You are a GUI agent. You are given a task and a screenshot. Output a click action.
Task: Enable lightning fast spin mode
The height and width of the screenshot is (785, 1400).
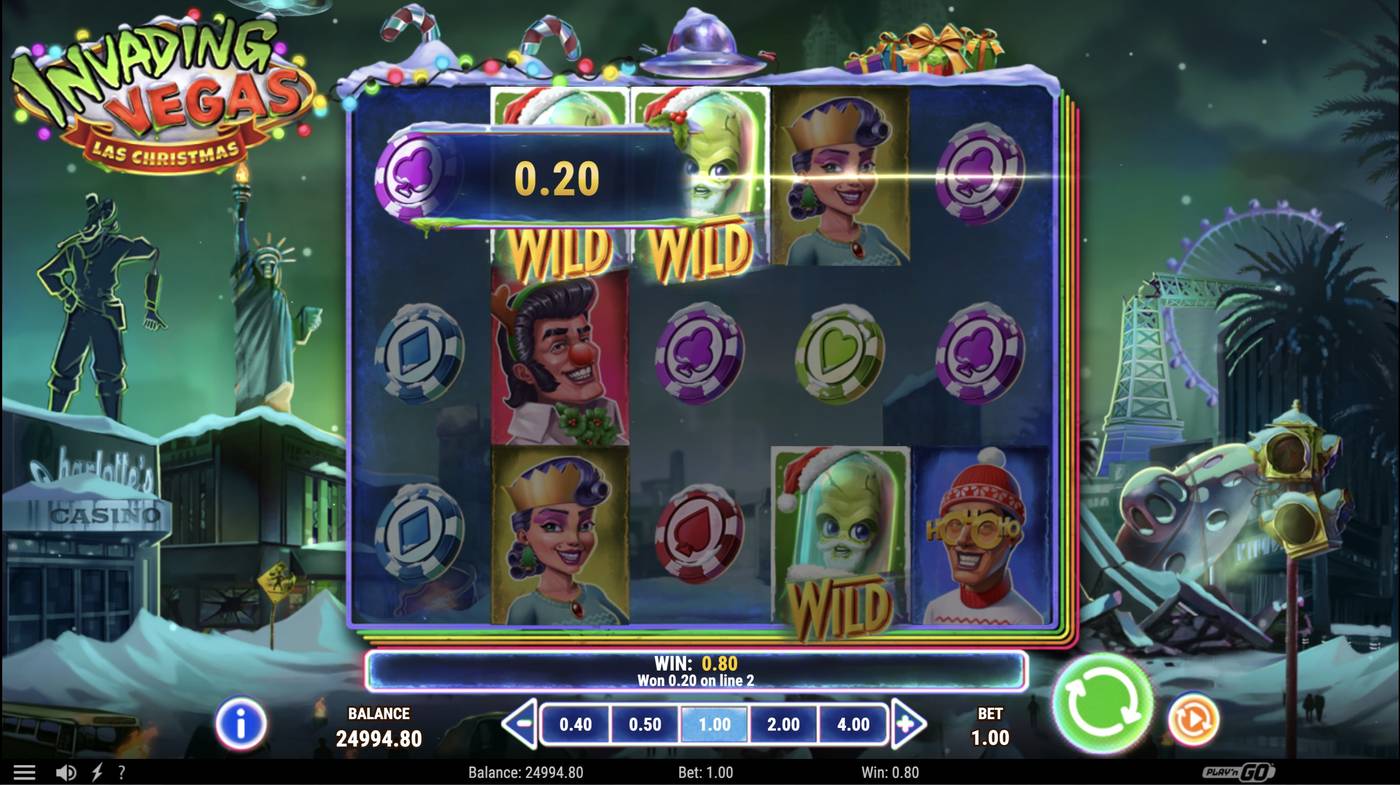95,771
